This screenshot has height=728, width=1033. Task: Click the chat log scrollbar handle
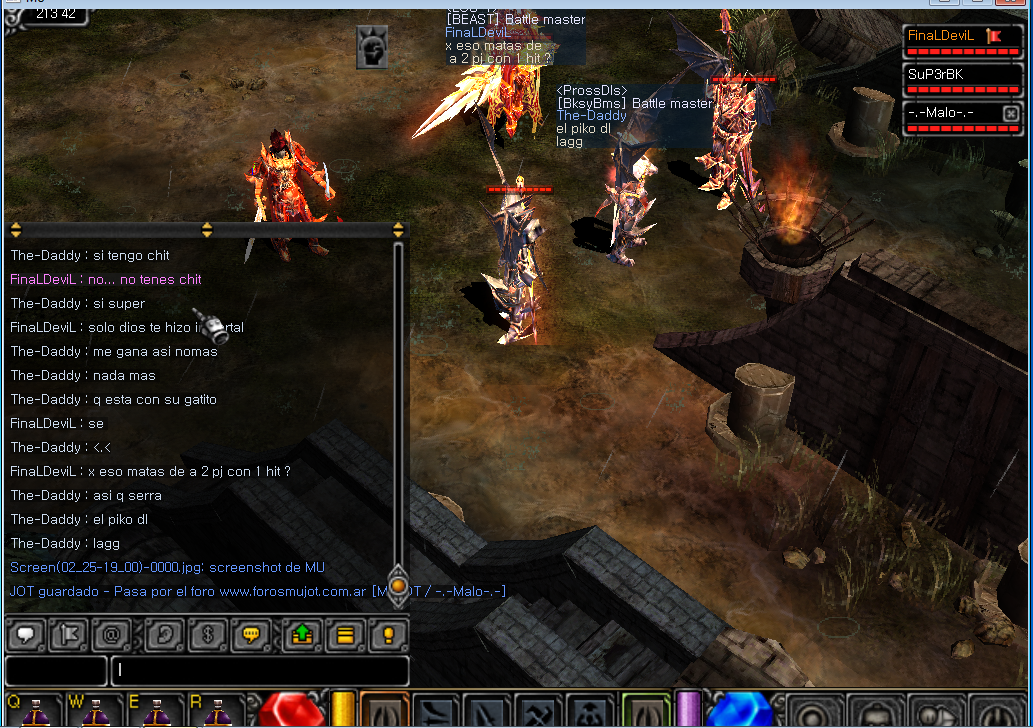pyautogui.click(x=398, y=585)
